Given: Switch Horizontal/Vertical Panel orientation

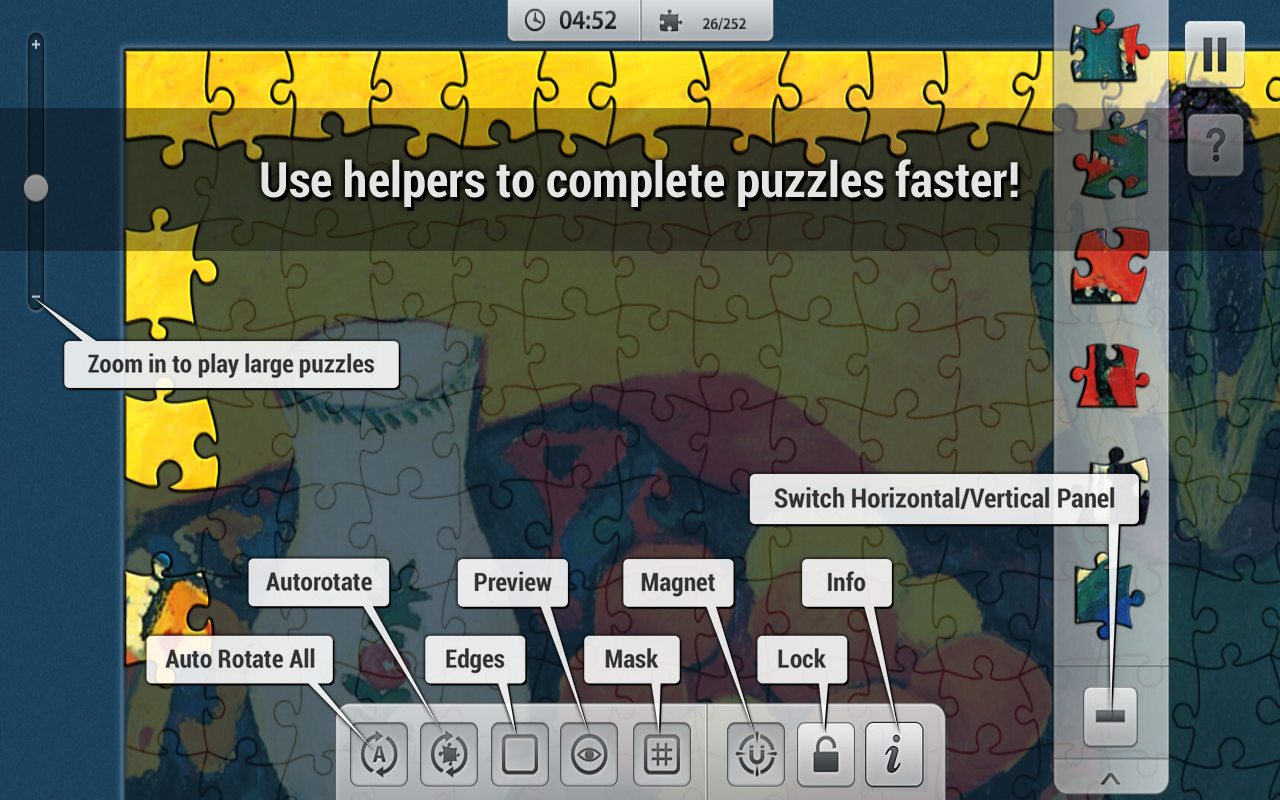Looking at the screenshot, I should tap(1112, 715).
